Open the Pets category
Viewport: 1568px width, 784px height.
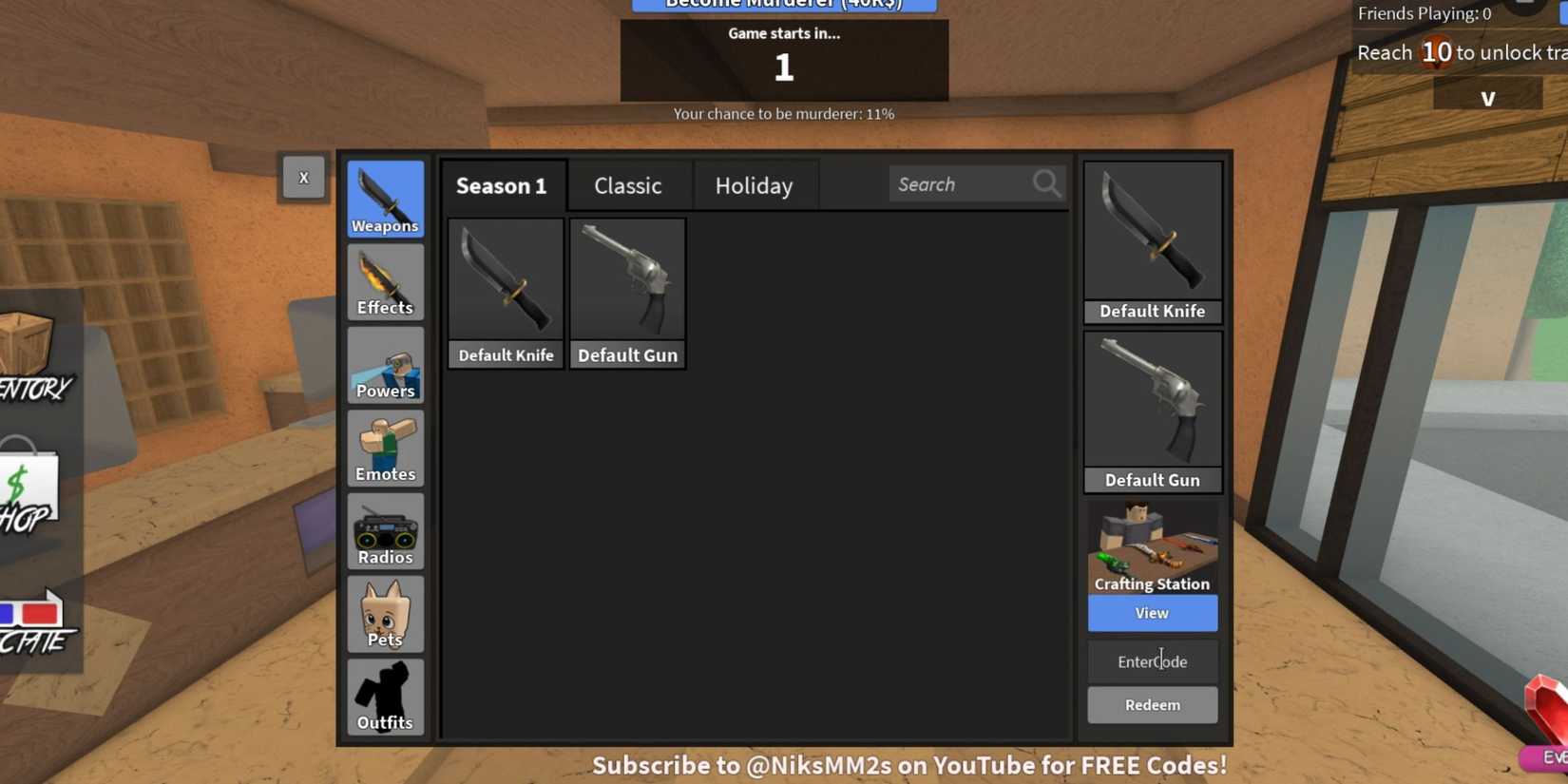(385, 613)
